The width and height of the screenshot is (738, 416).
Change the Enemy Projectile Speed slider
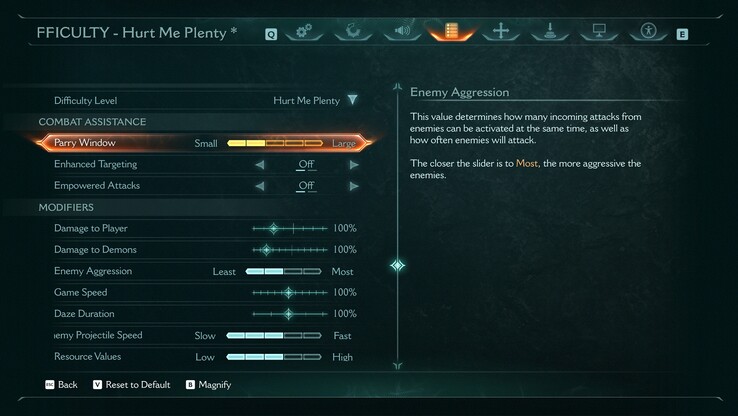274,336
